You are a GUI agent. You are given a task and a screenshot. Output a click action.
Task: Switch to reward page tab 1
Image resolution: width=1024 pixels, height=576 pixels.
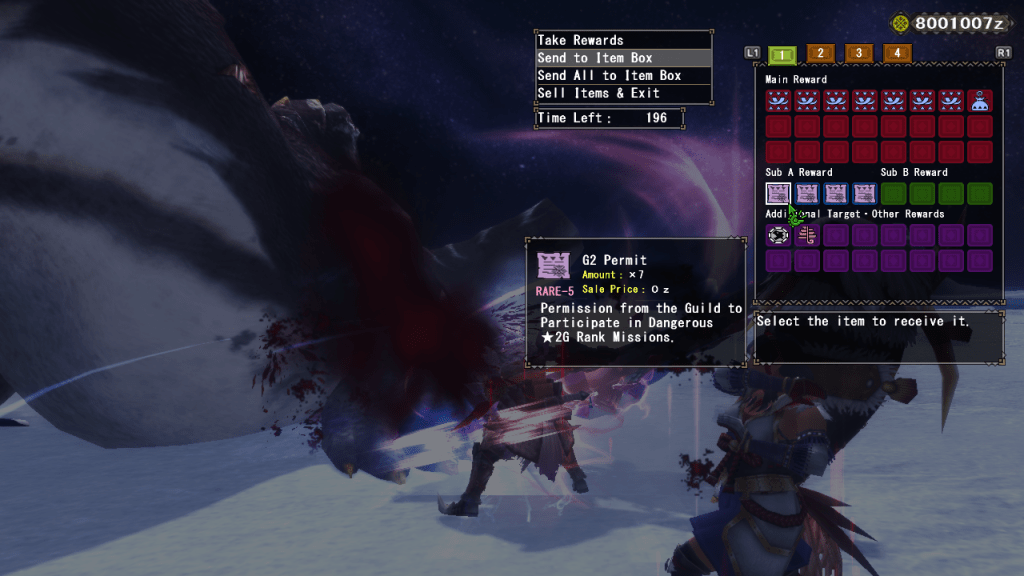(x=782, y=54)
